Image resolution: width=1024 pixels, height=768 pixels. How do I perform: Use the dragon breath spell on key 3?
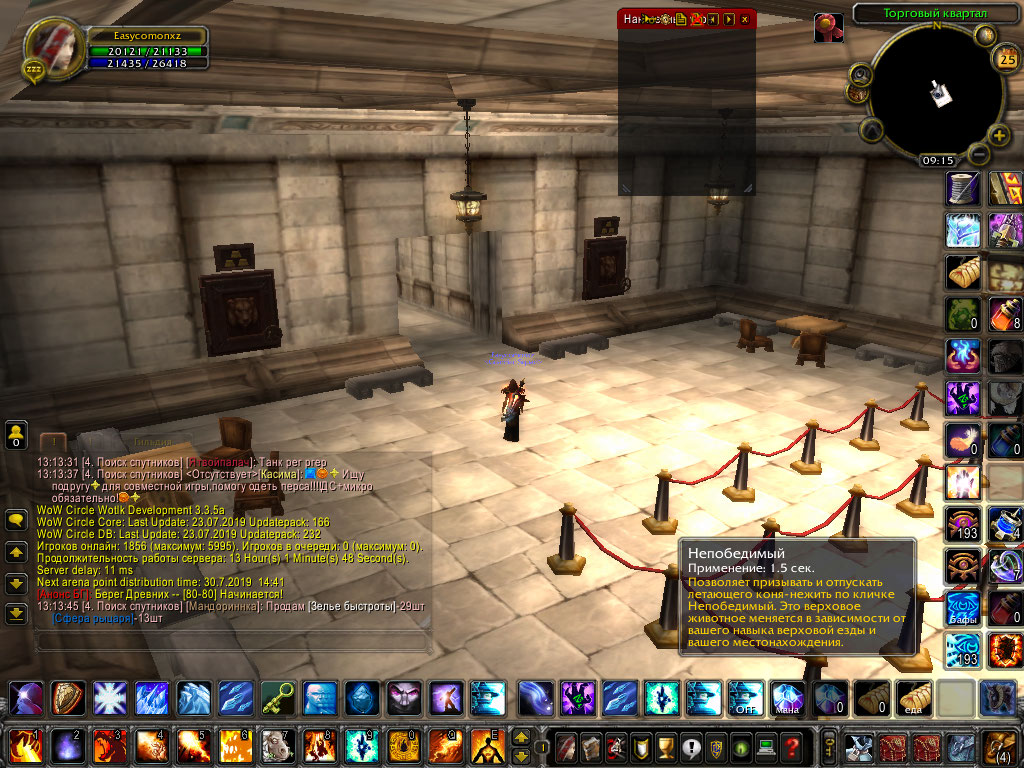pyautogui.click(x=109, y=746)
